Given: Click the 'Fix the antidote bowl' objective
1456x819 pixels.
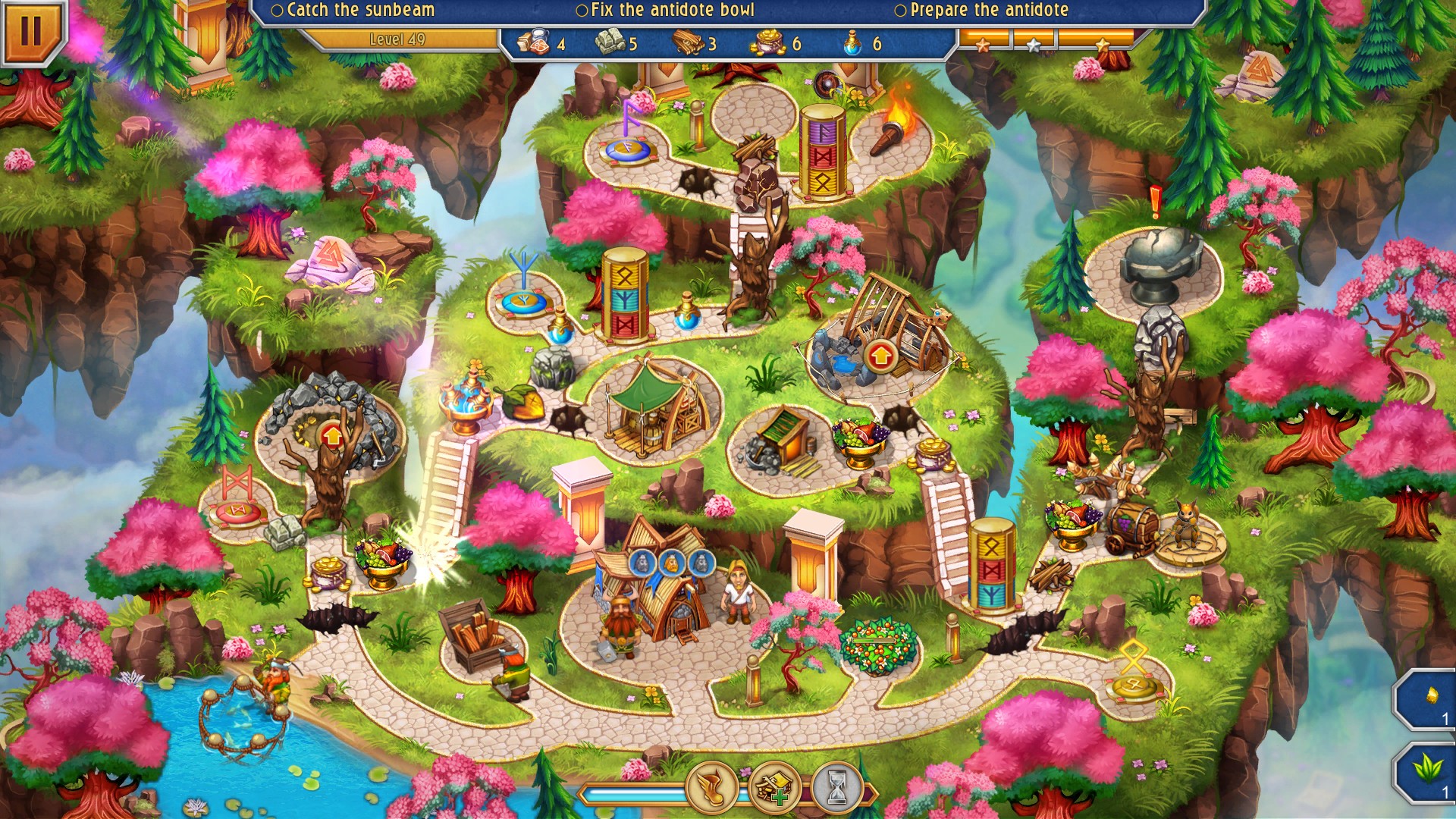Looking at the screenshot, I should (x=665, y=11).
